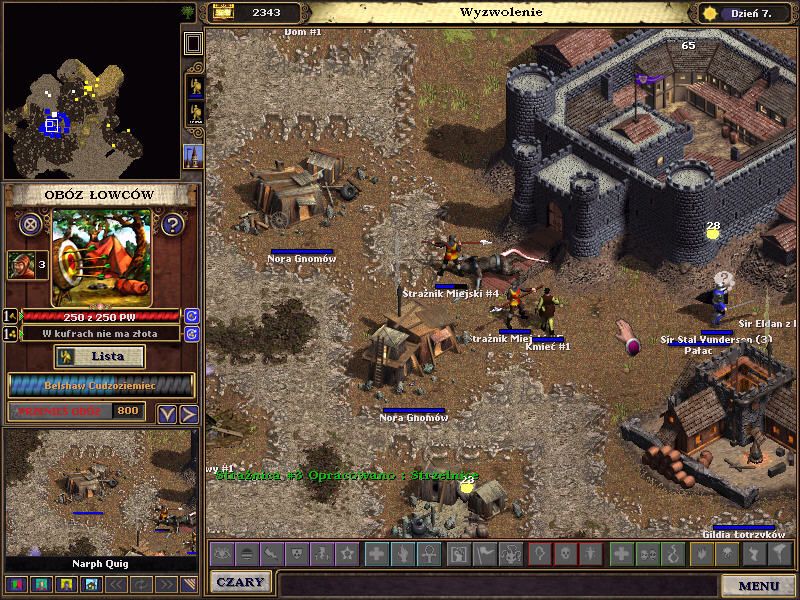
Task: Click the refresh icon beside gold bar
Action: pyautogui.click(x=191, y=334)
